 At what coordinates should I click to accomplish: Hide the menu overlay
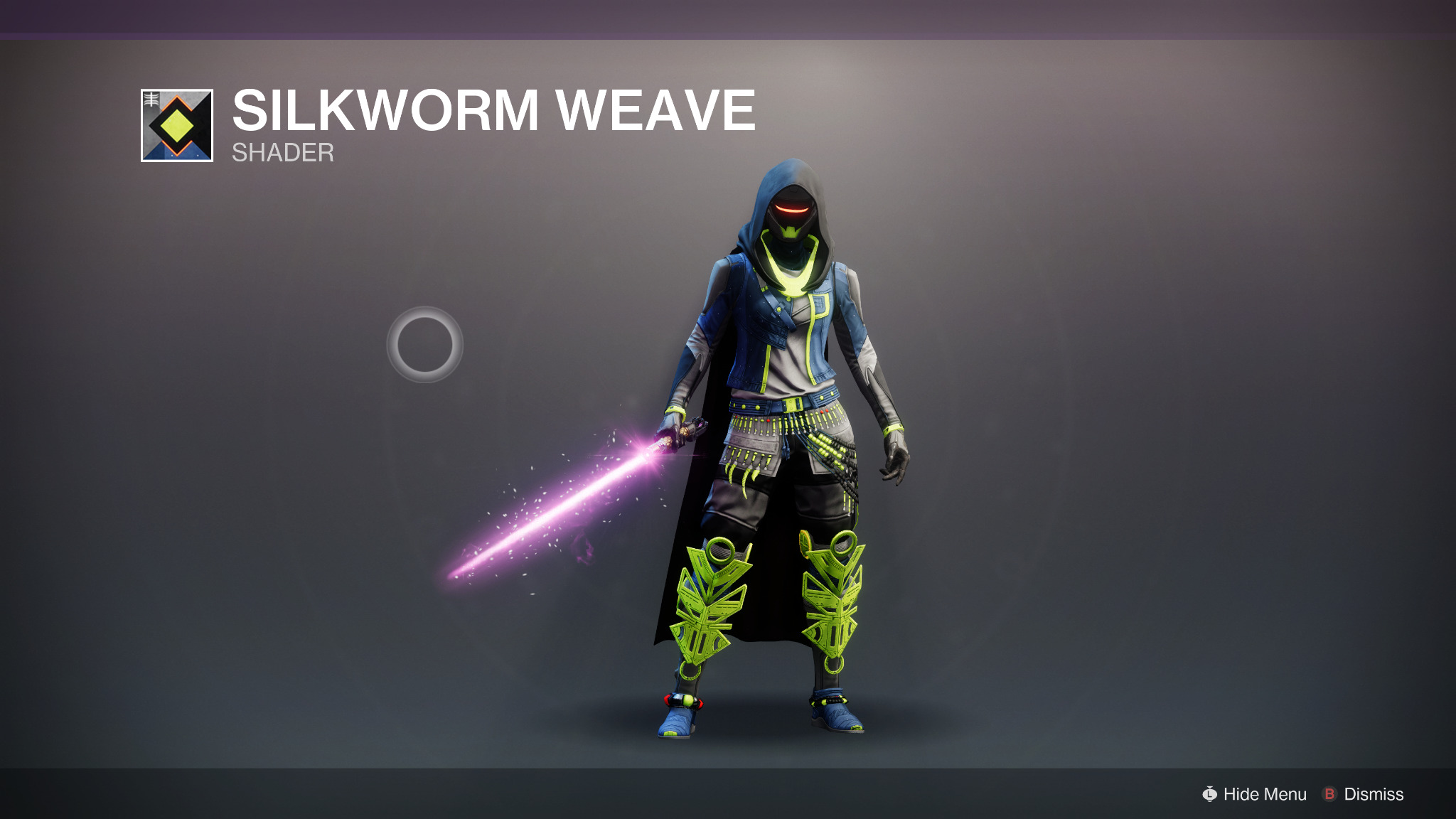1255,794
